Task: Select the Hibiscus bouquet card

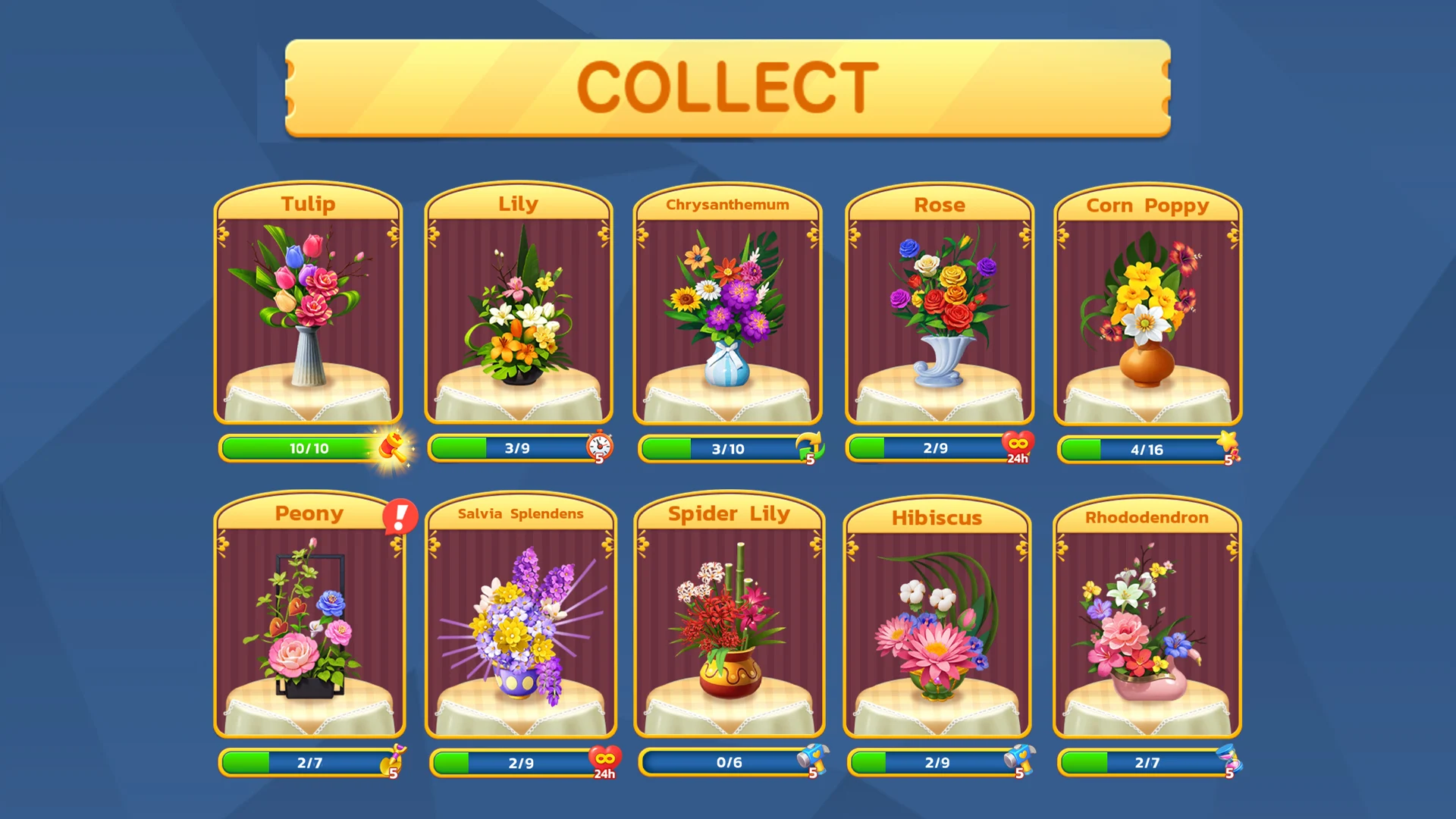Action: coord(937,614)
